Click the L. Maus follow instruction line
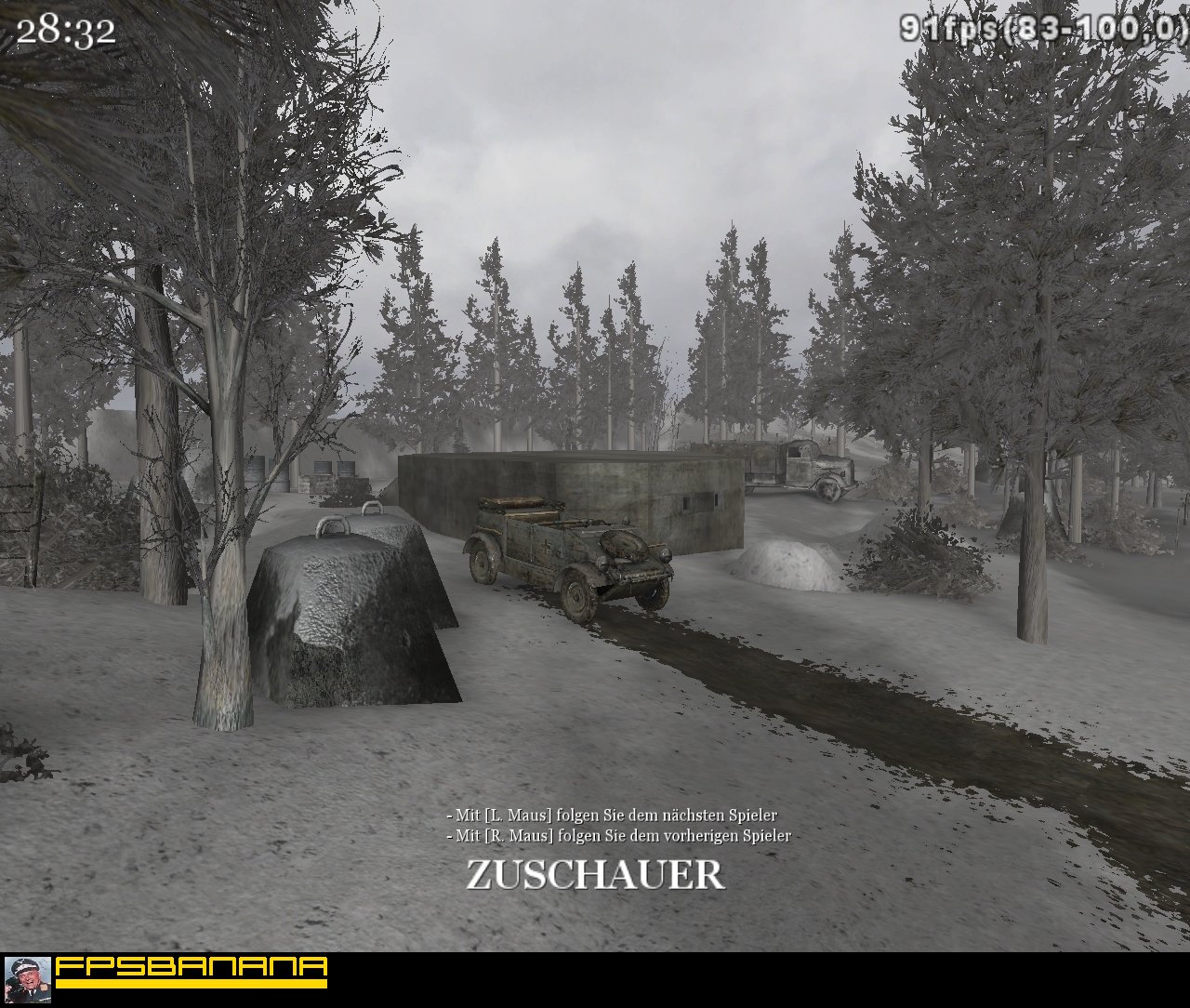The height and width of the screenshot is (1008, 1190). point(614,813)
